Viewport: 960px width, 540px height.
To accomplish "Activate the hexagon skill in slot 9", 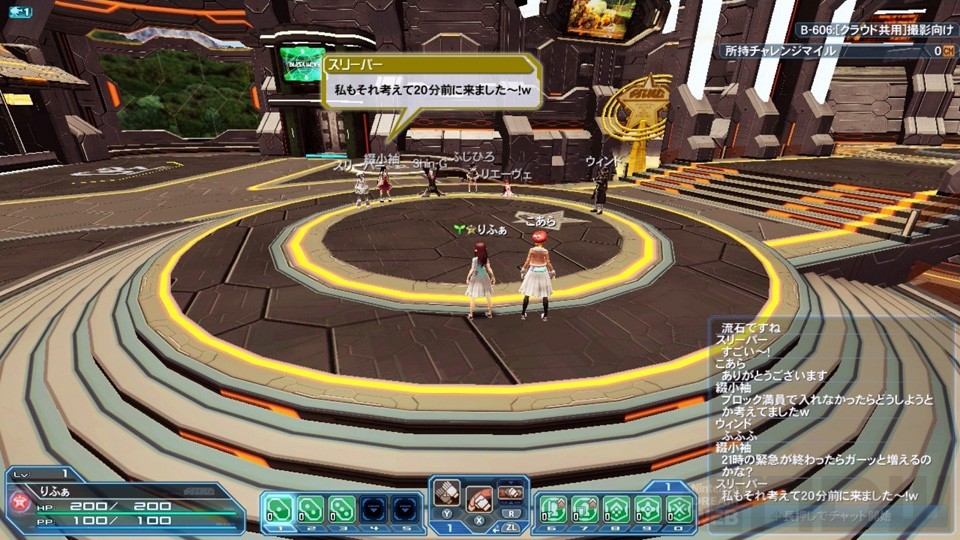I will click(x=648, y=508).
